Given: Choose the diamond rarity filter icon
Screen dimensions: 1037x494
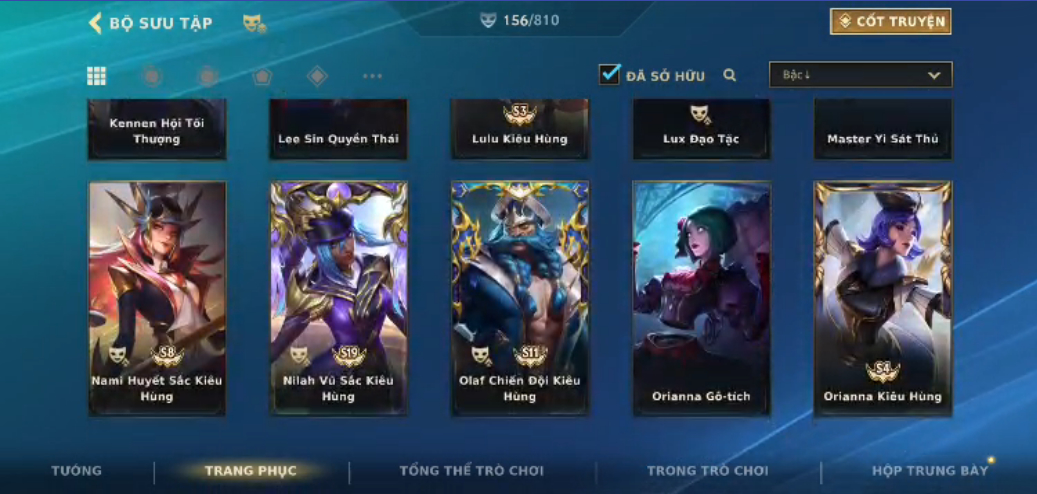Looking at the screenshot, I should pyautogui.click(x=317, y=76).
